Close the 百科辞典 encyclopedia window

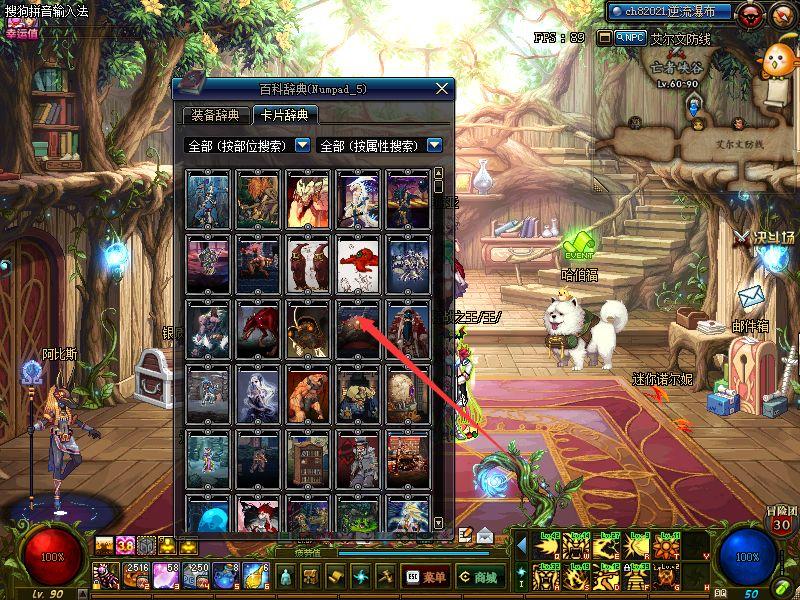441,89
